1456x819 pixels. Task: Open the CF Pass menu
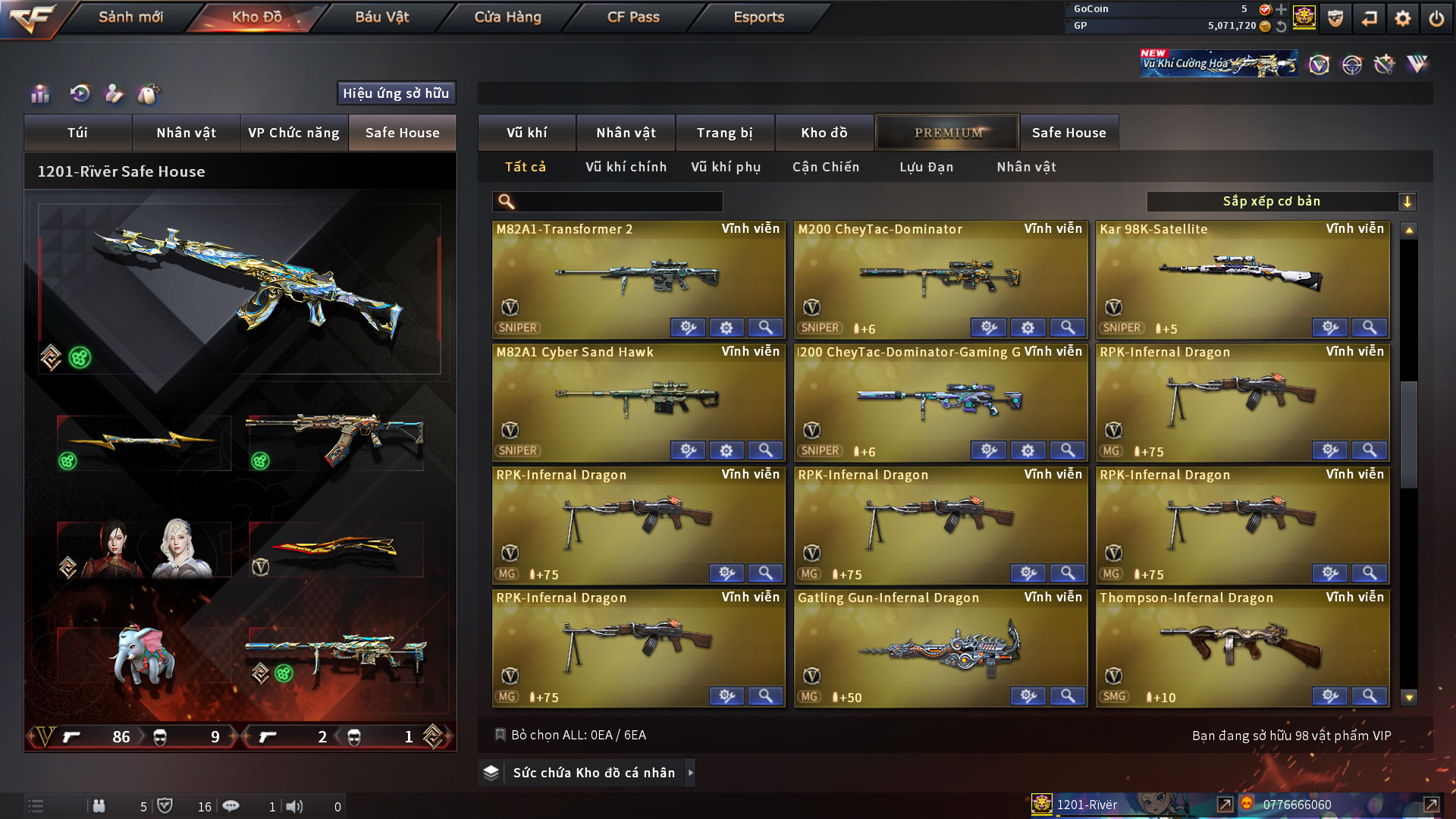pyautogui.click(x=633, y=17)
